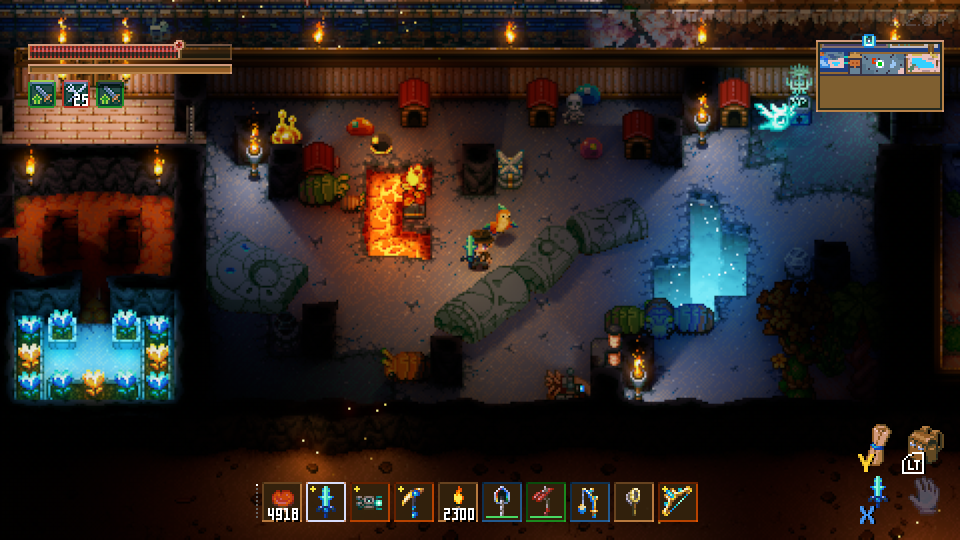Equip the pickaxe from the hotbar
960x540 pixels.
point(414,502)
